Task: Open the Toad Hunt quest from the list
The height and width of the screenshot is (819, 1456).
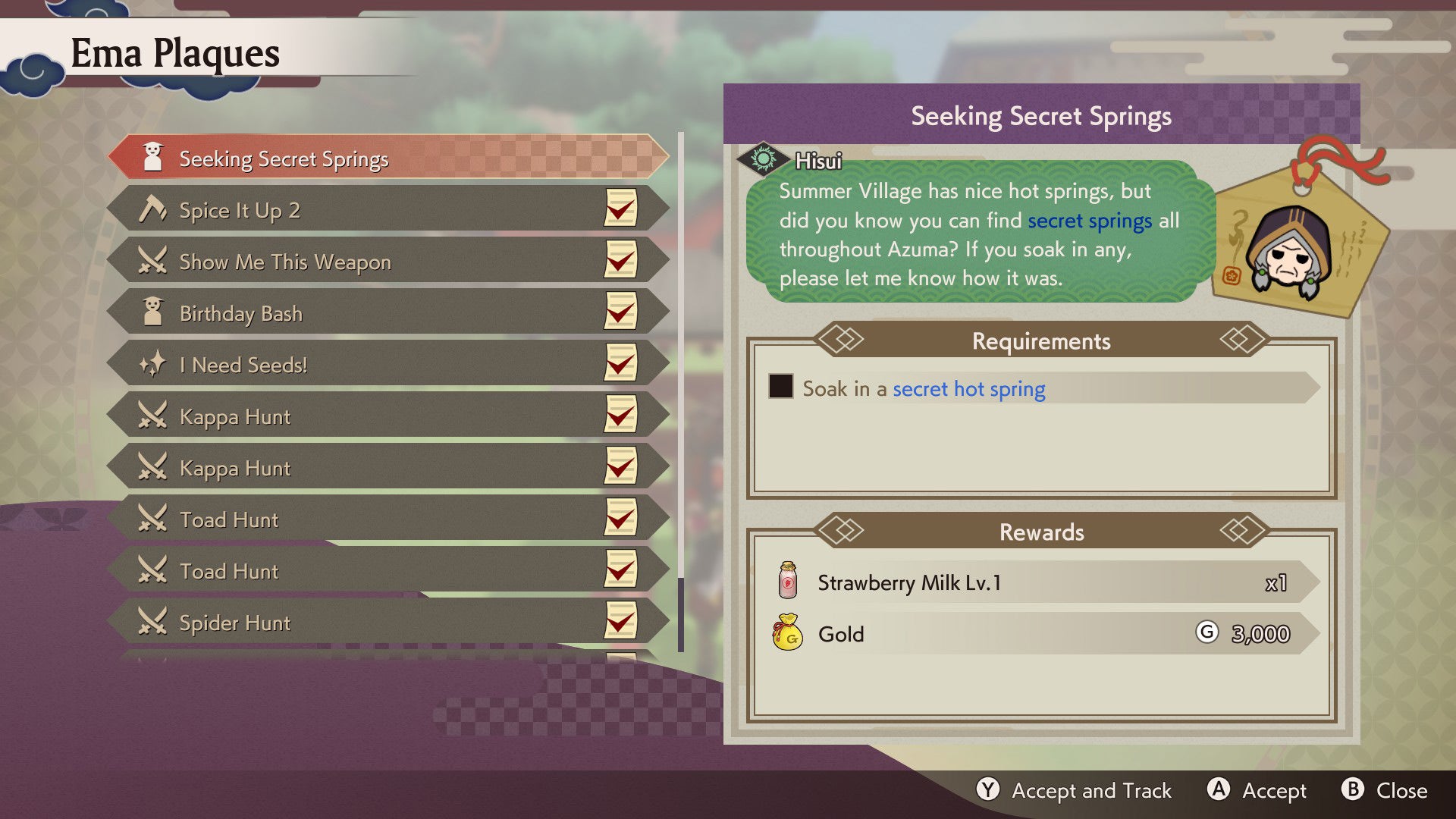Action: (x=341, y=519)
